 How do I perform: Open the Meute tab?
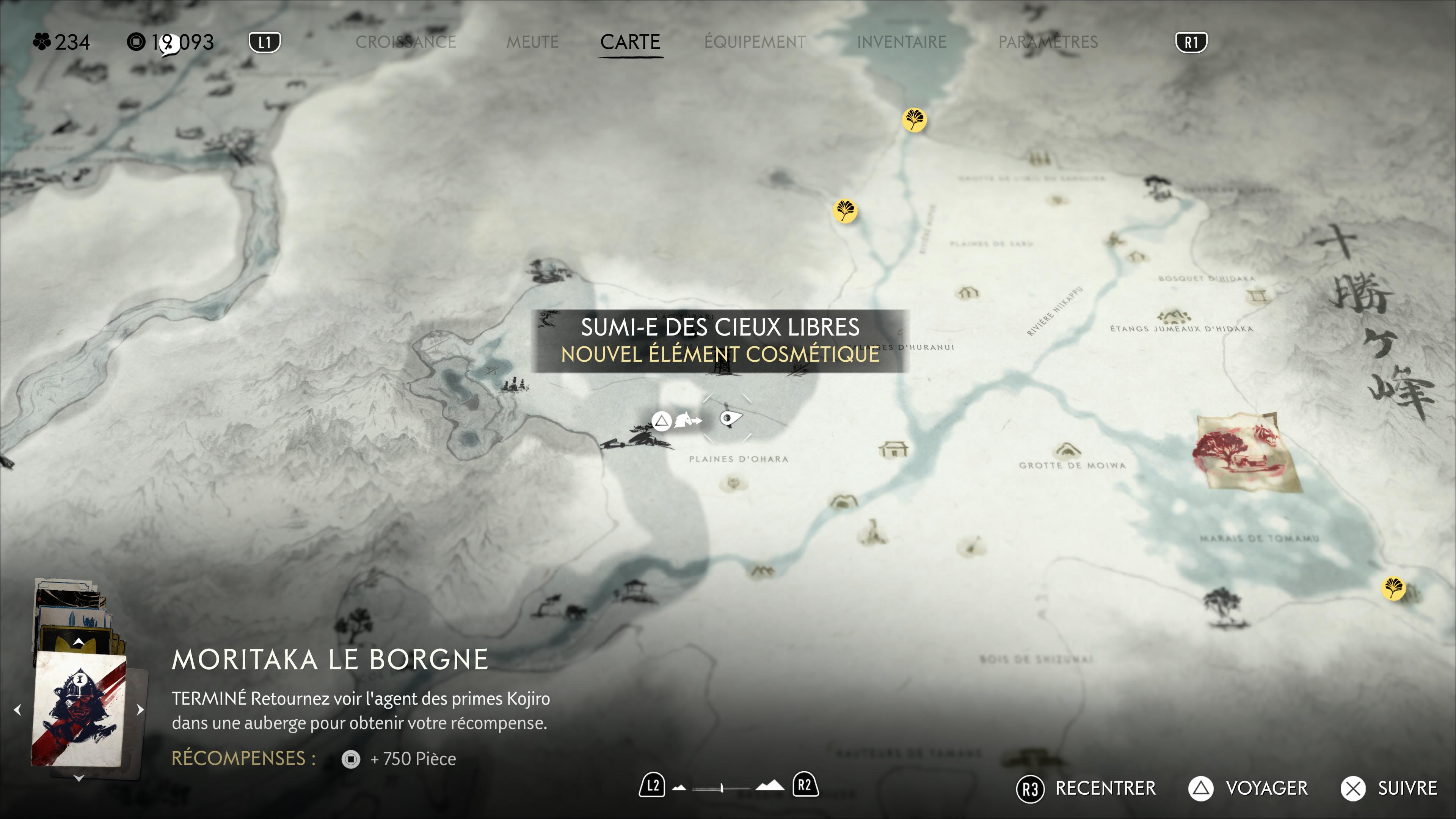(532, 42)
